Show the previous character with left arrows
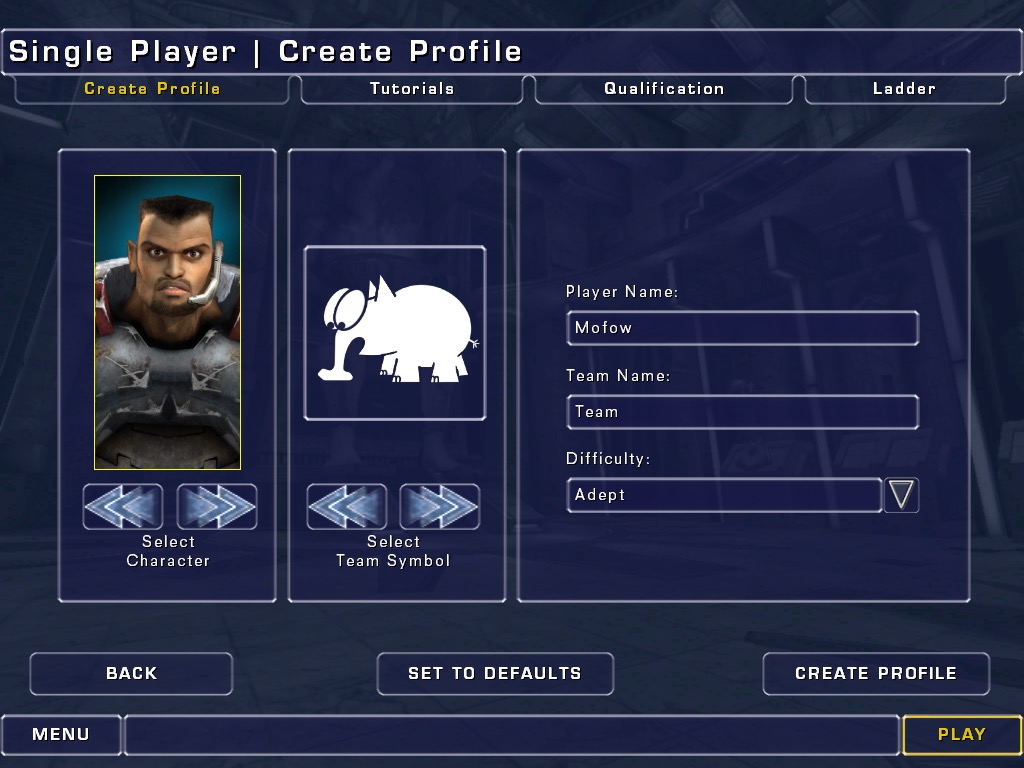This screenshot has width=1024, height=768. click(123, 507)
